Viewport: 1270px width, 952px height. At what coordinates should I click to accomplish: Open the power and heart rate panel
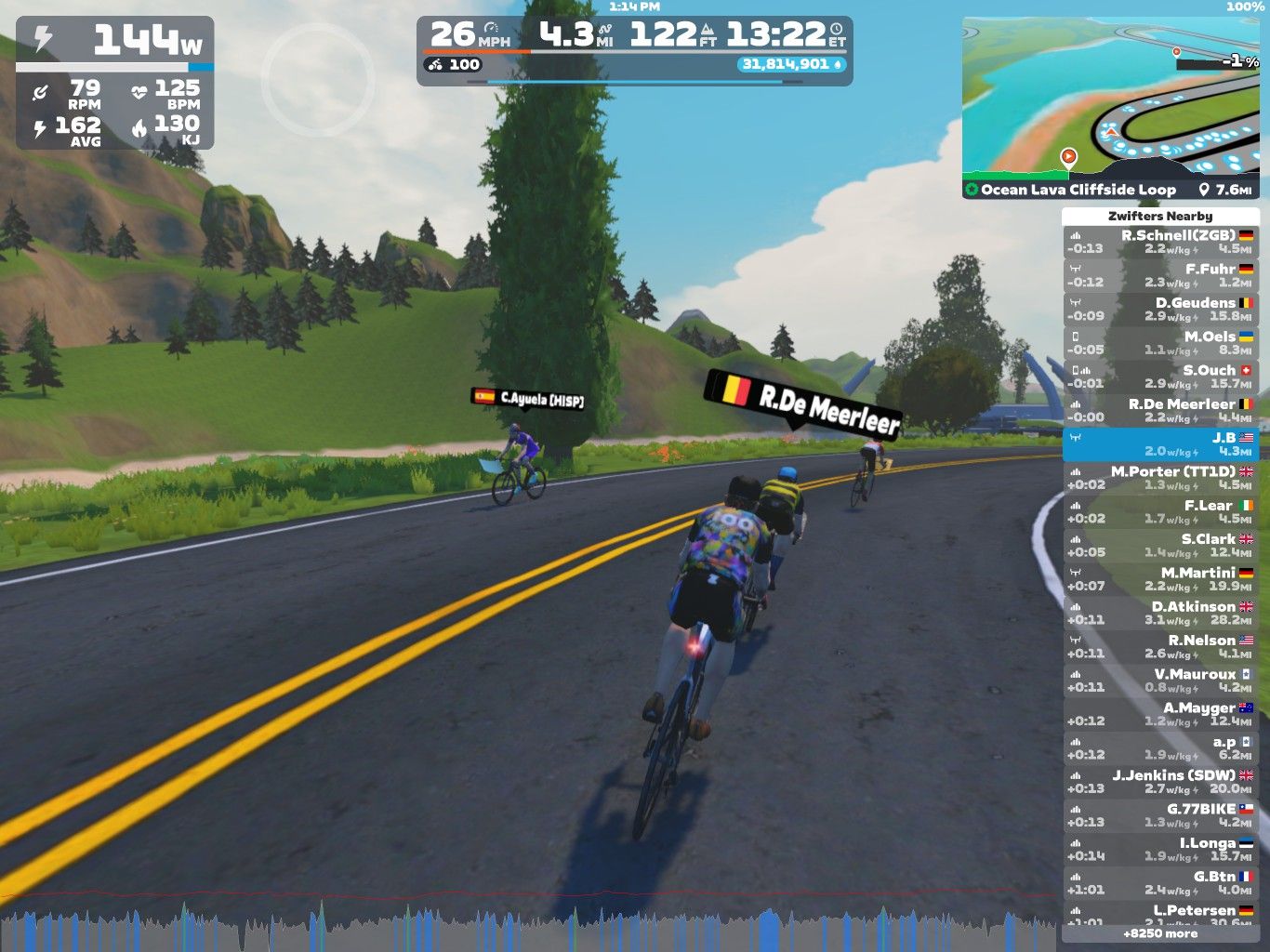coord(114,84)
